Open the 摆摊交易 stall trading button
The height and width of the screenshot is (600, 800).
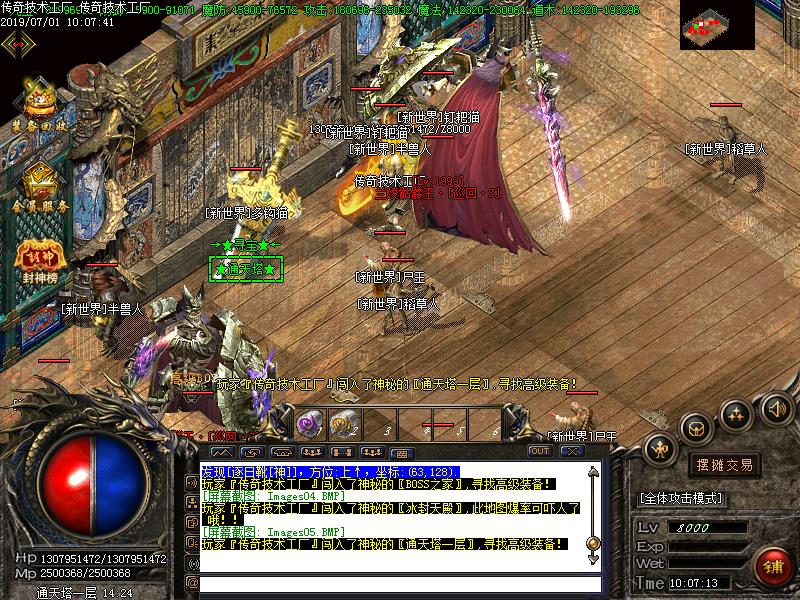click(x=724, y=465)
